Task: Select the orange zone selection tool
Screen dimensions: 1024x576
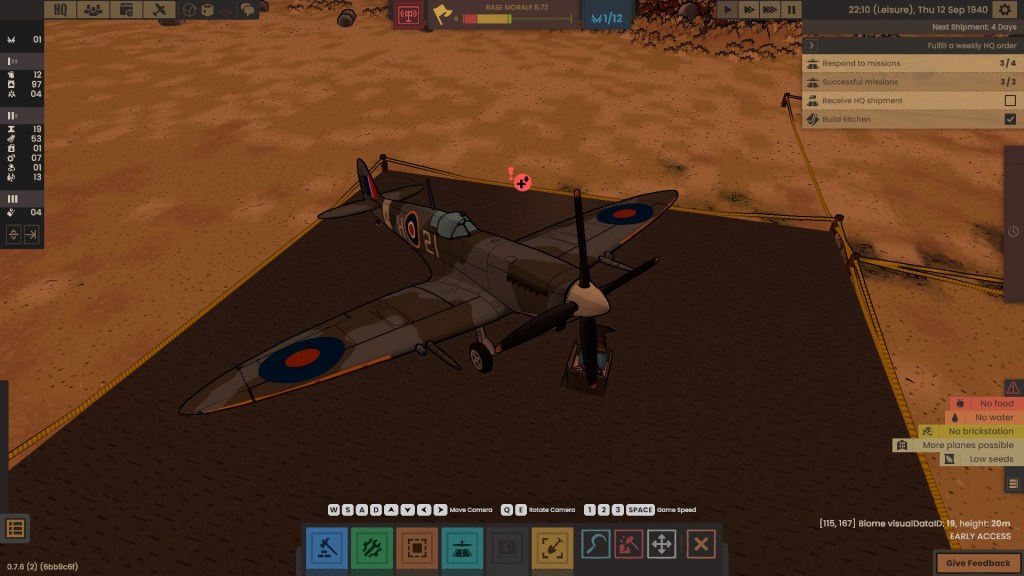Action: [417, 547]
